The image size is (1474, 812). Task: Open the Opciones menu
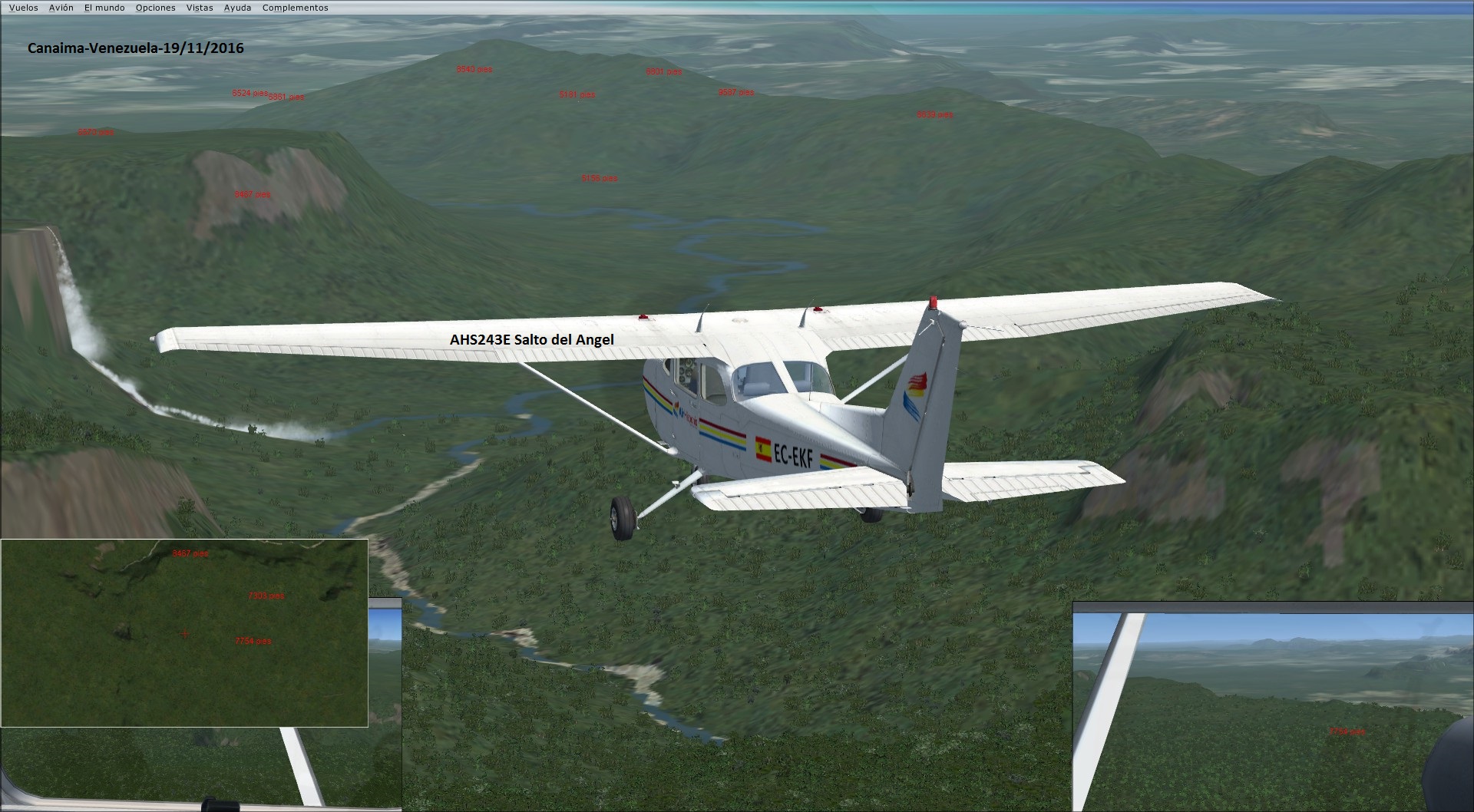(x=156, y=8)
